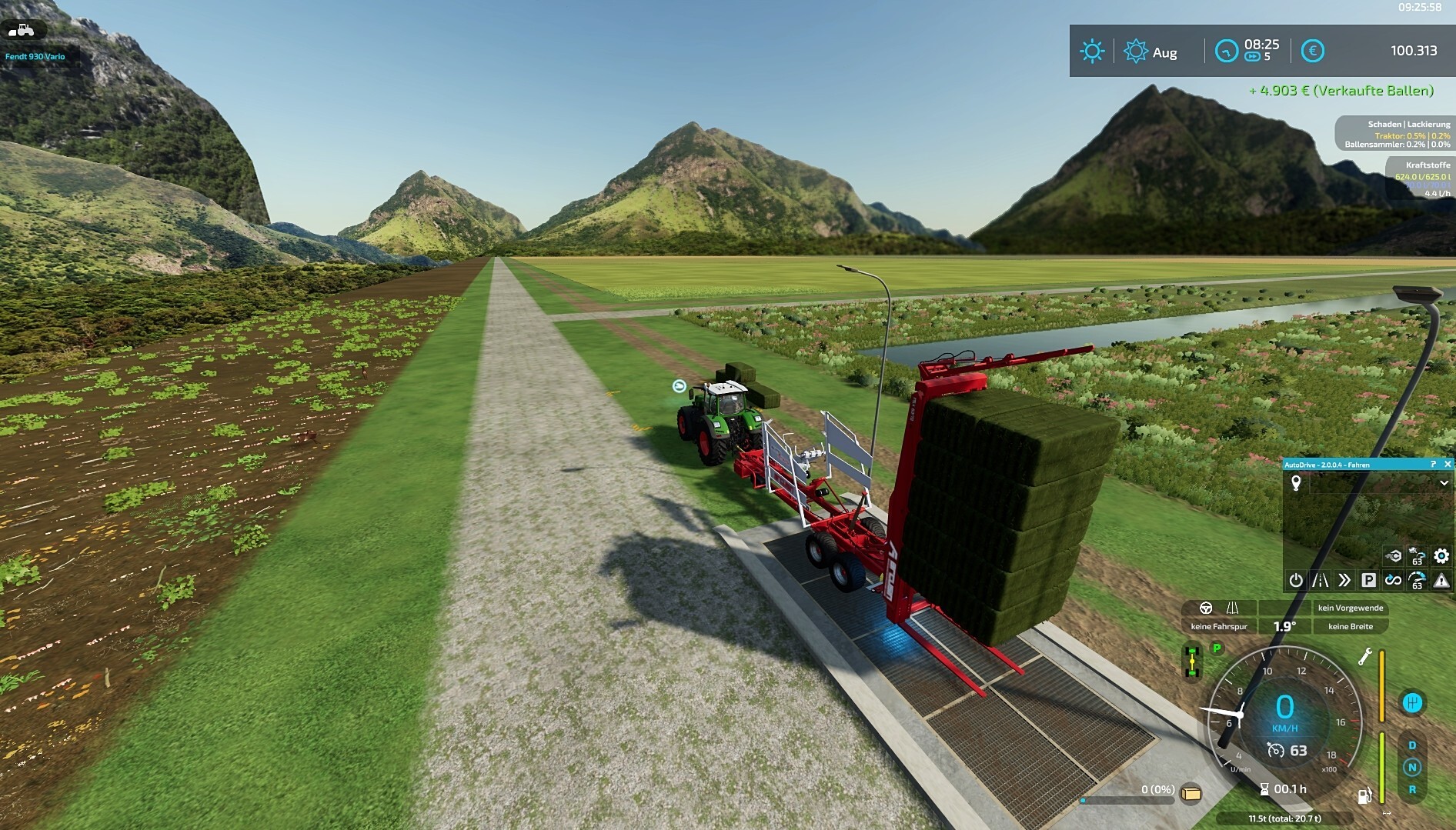Image resolution: width=1456 pixels, height=830 pixels.
Task: Click the AutoDrive map pin icon
Action: tap(1296, 483)
